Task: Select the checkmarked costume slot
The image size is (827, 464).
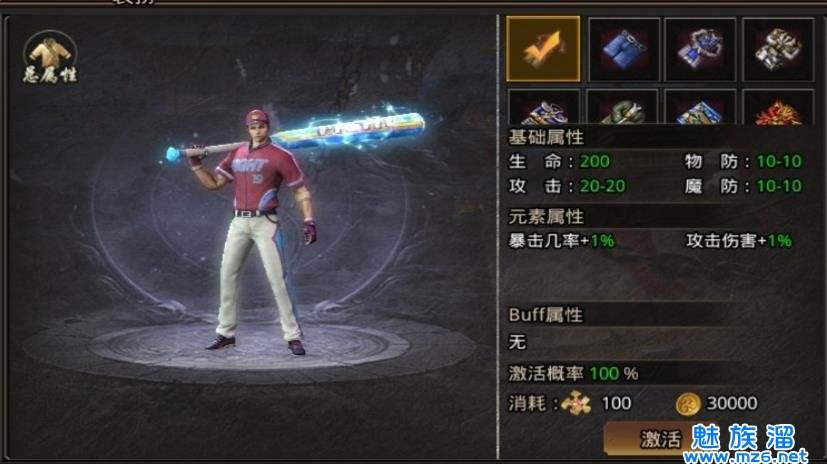Action: pyautogui.click(x=543, y=49)
